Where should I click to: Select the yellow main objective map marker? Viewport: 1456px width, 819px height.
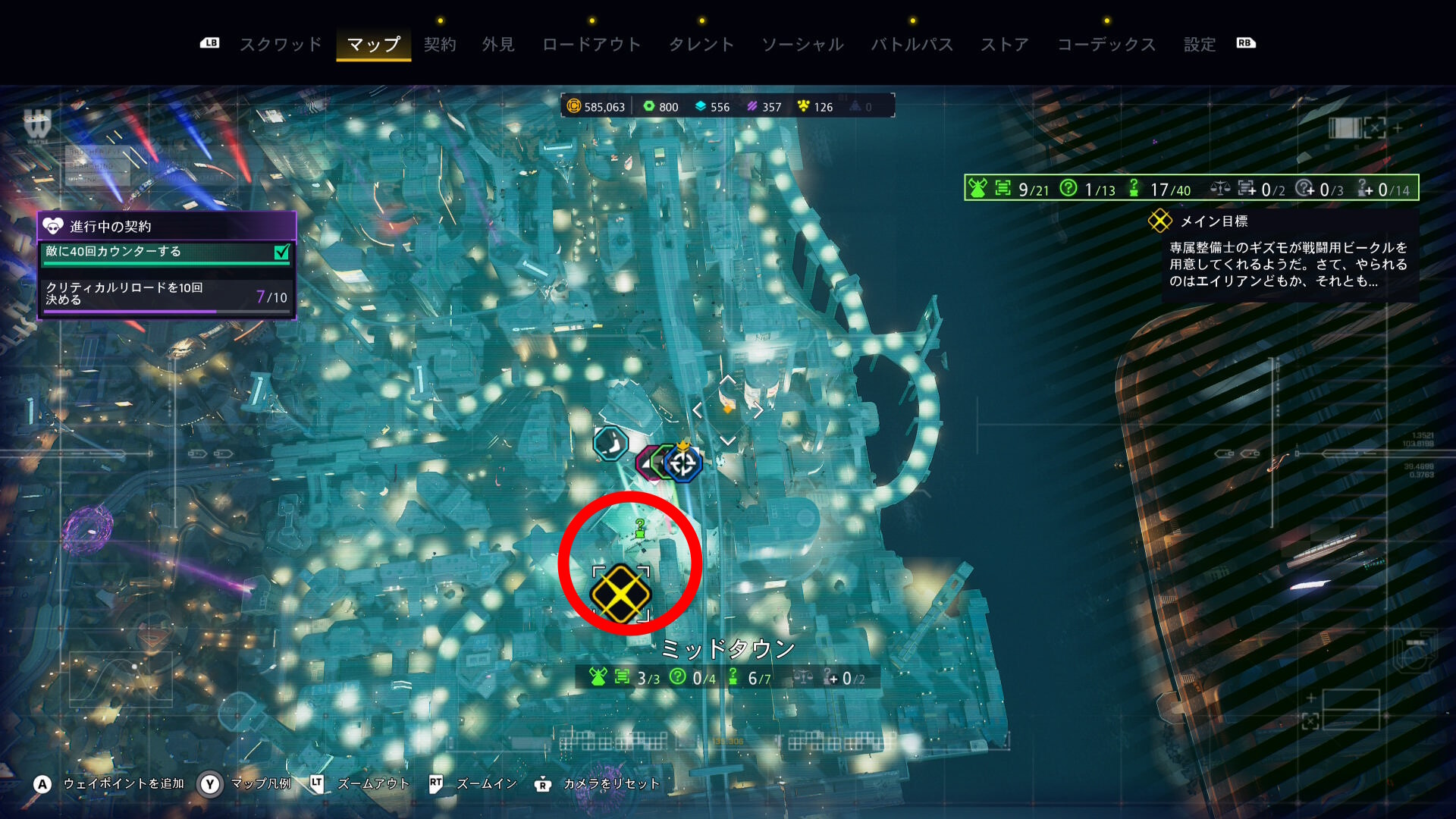(620, 593)
